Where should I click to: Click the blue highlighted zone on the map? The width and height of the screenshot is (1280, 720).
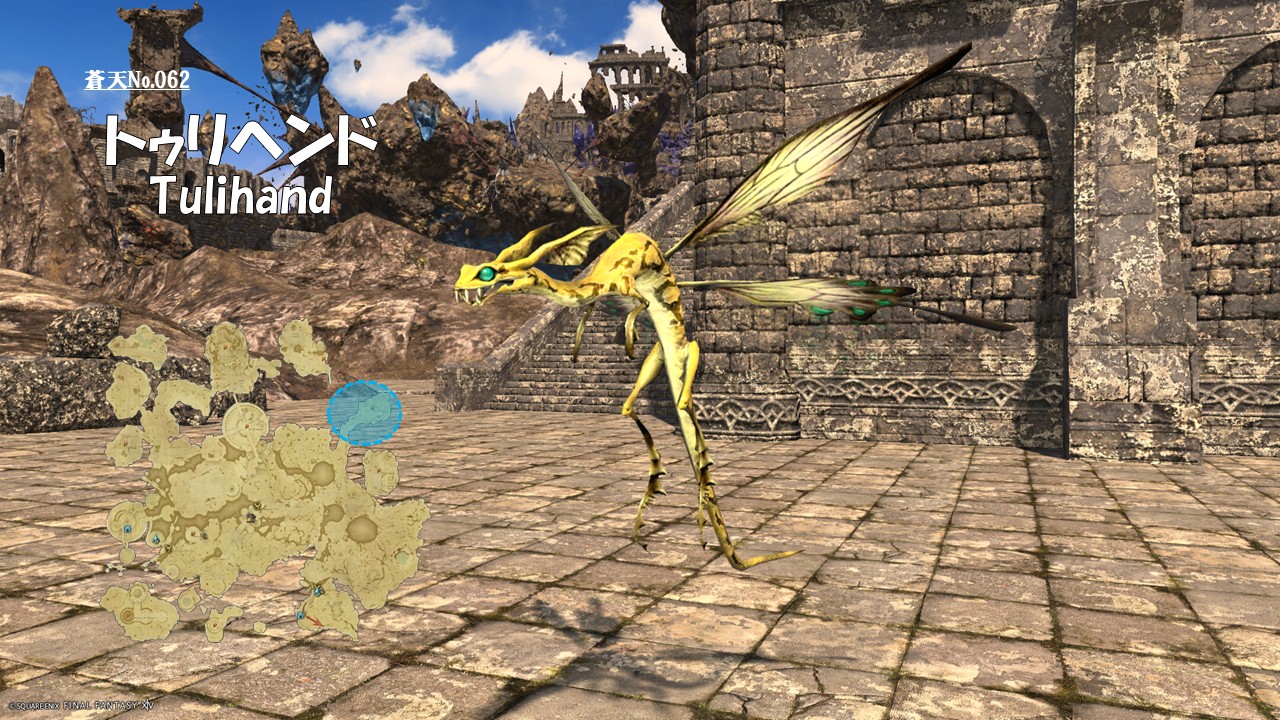click(365, 413)
